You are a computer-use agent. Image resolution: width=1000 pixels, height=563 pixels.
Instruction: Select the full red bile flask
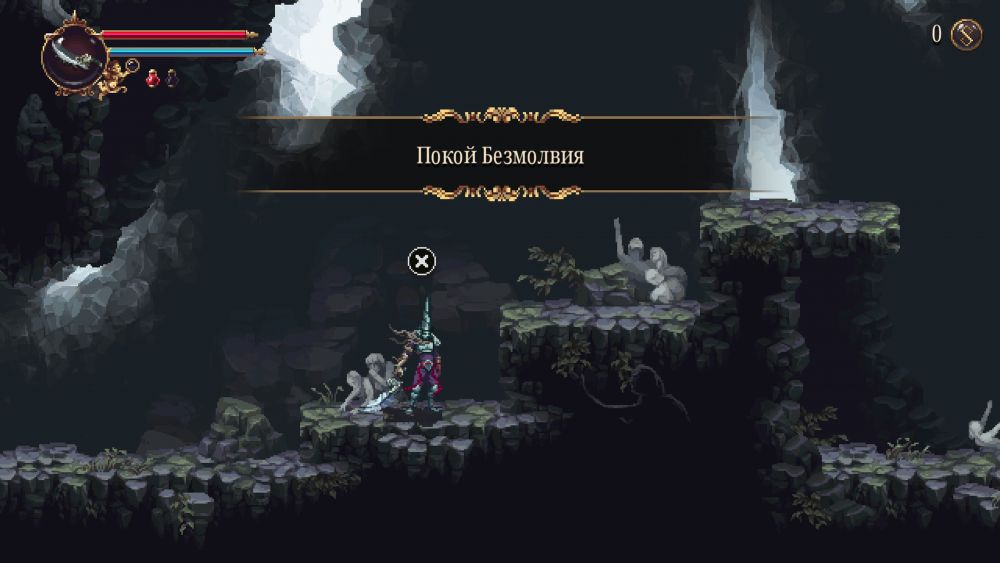coord(153,77)
